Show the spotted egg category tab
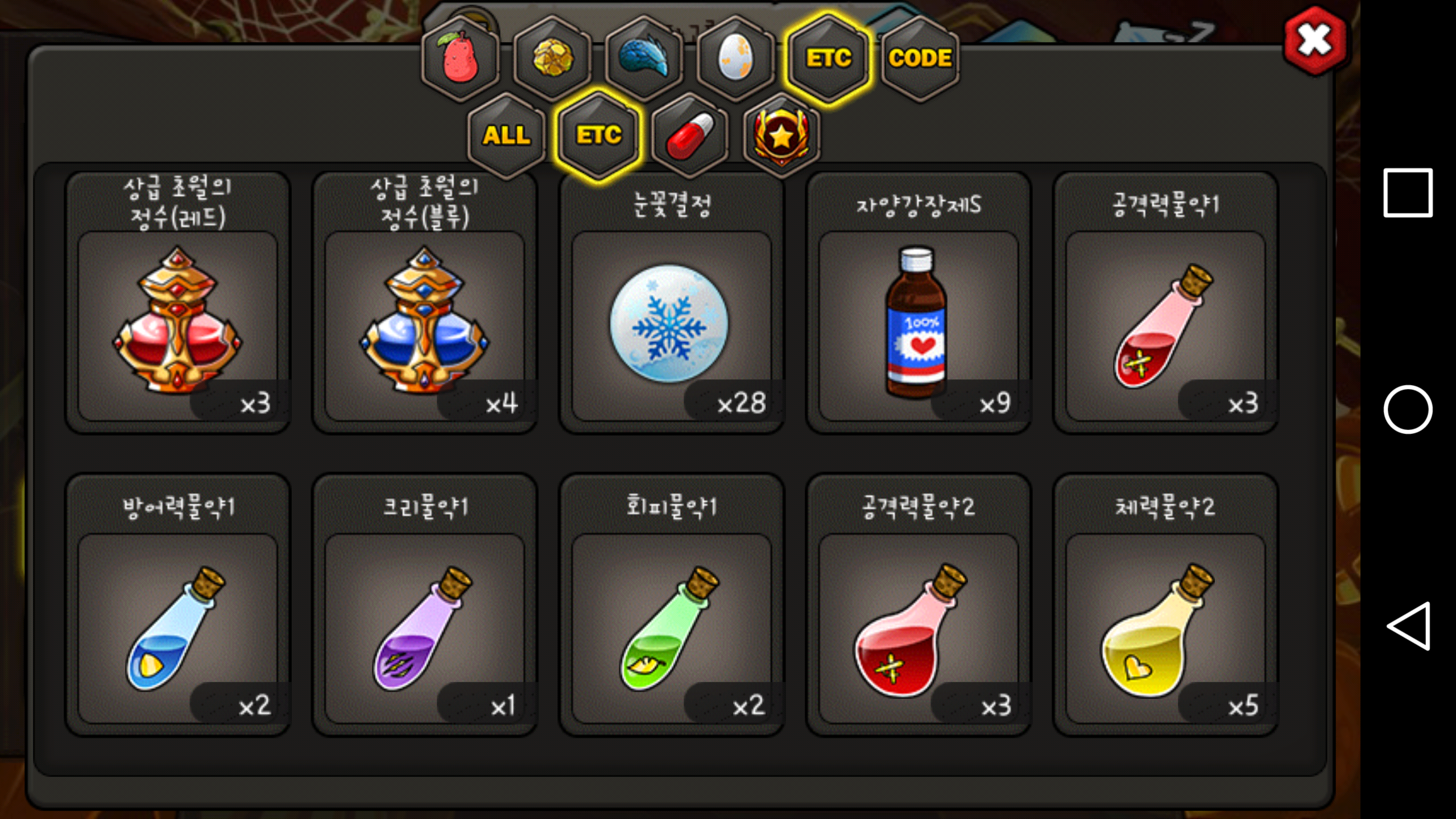Viewport: 1456px width, 819px height. point(736,58)
